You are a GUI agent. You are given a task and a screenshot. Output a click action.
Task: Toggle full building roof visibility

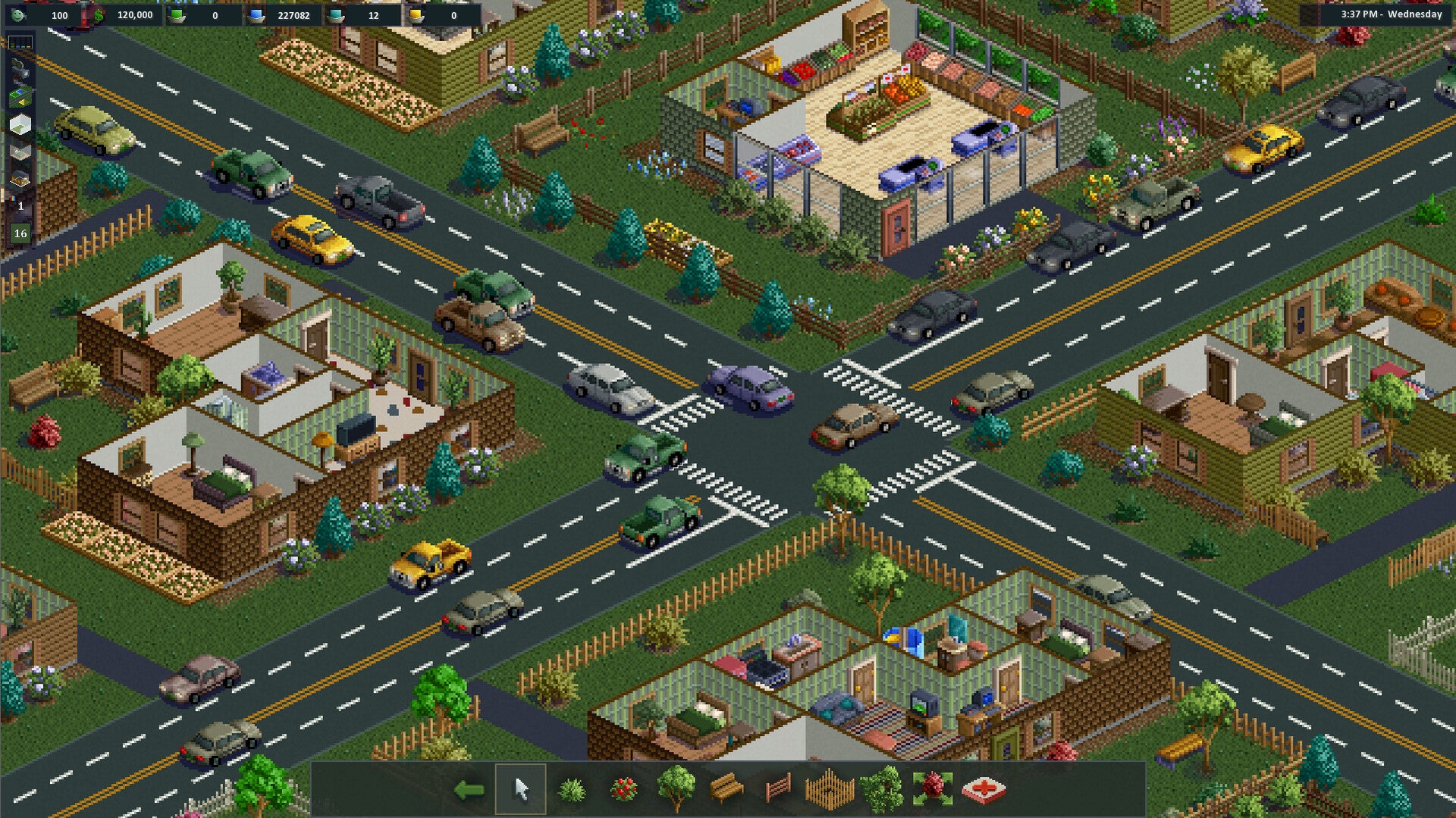tap(19, 176)
